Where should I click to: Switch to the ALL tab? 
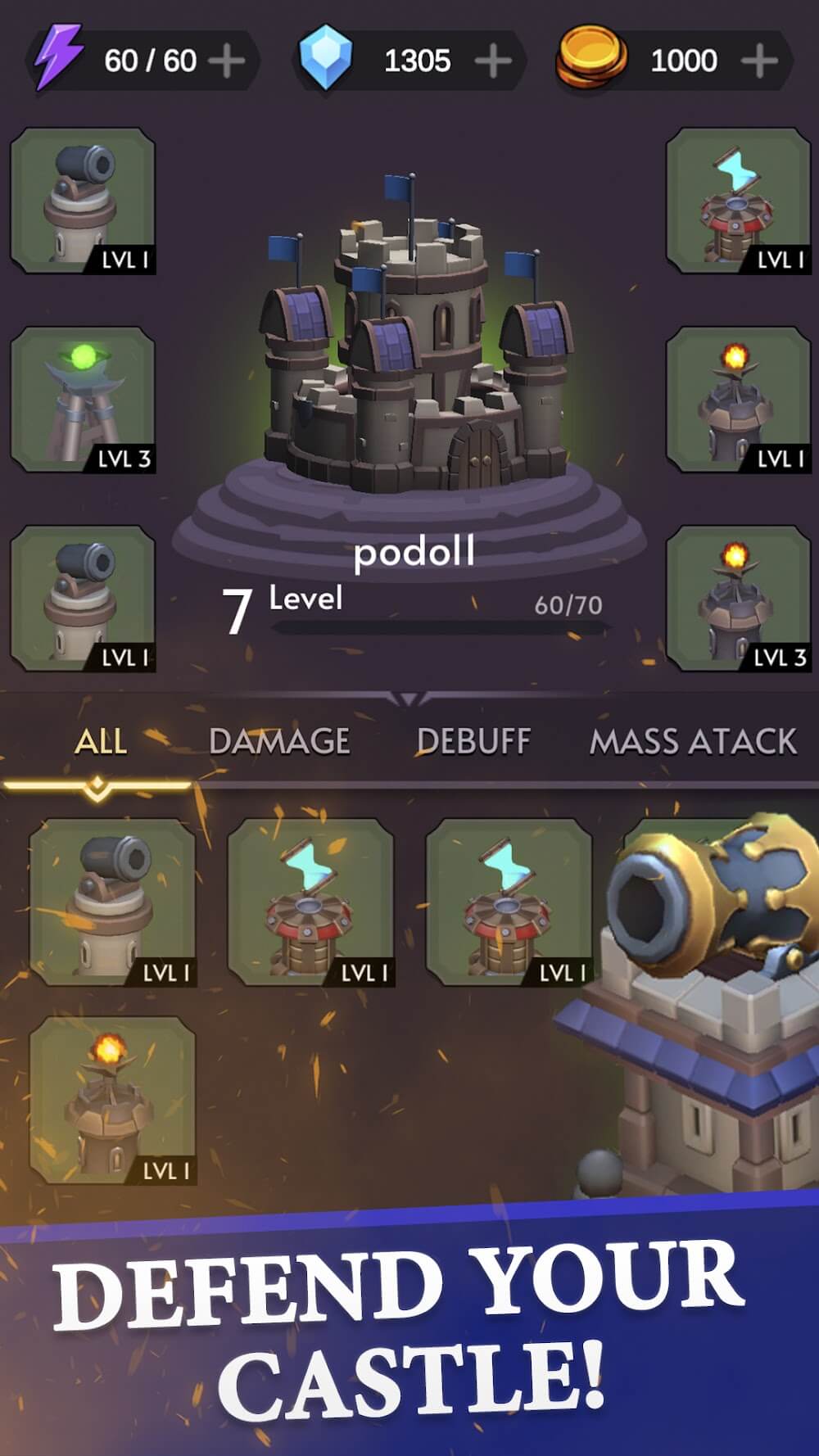click(x=100, y=742)
